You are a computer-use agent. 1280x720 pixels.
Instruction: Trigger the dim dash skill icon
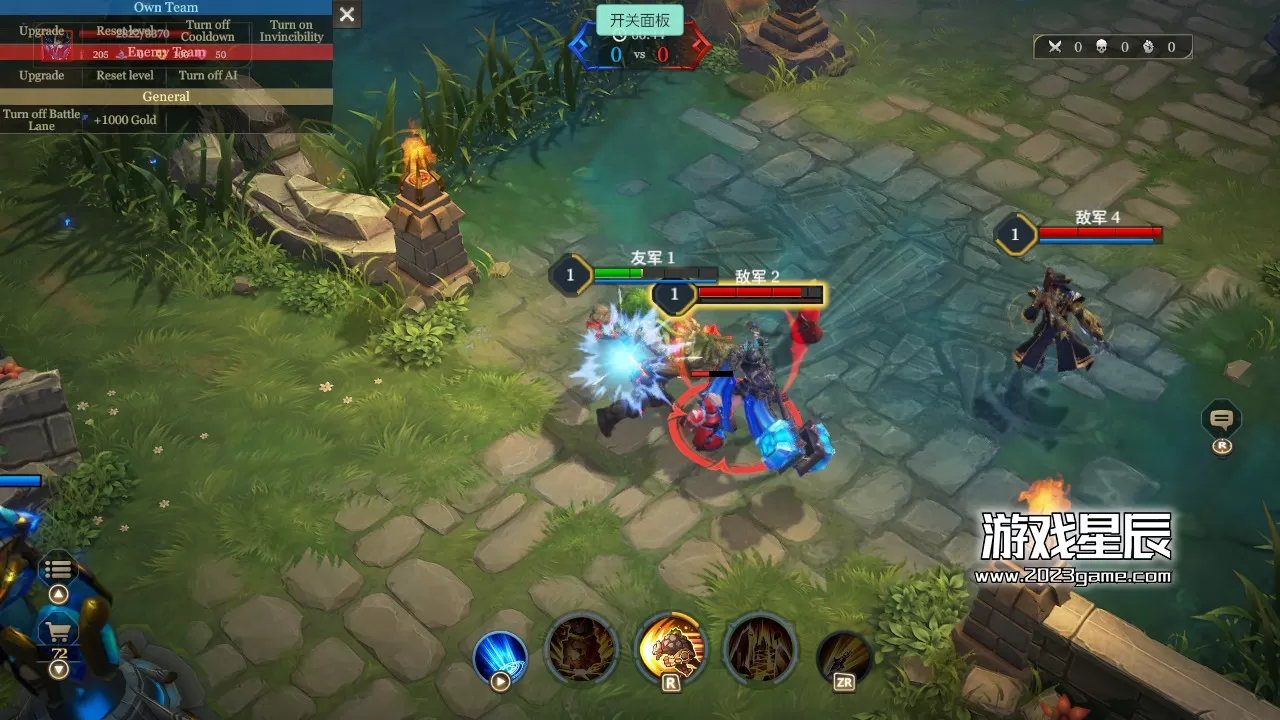pyautogui.click(x=844, y=657)
